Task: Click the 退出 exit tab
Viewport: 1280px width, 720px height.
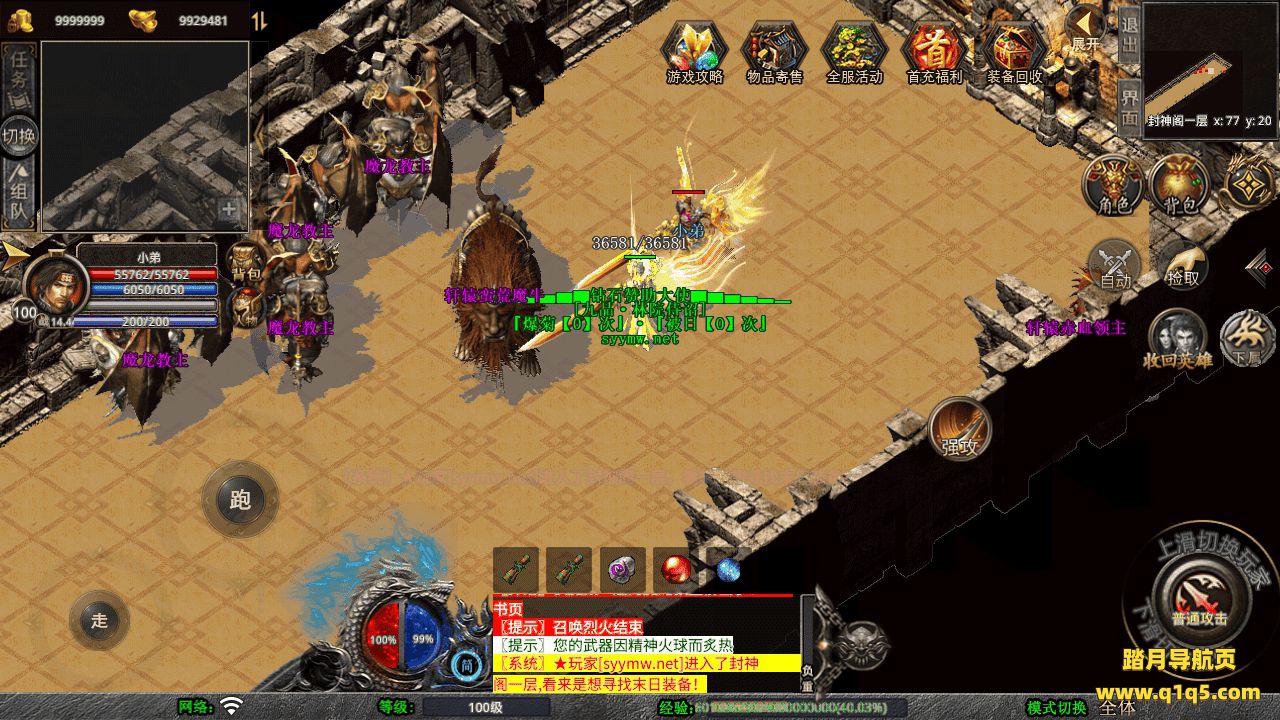Action: tap(1129, 34)
